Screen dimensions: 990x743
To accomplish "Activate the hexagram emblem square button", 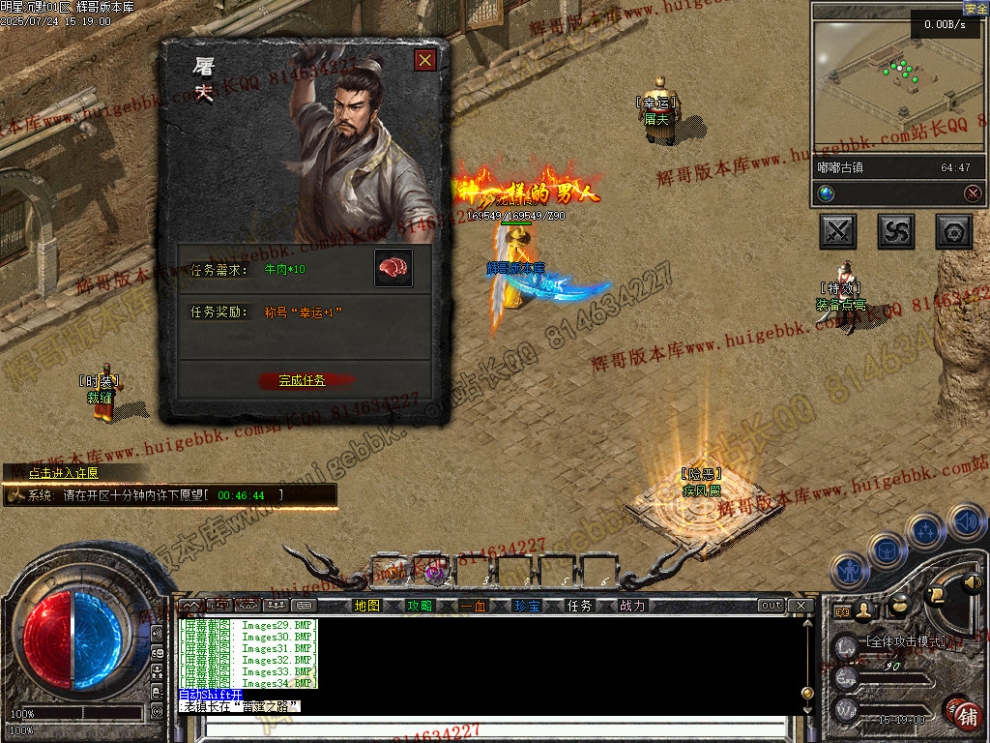I will [x=954, y=232].
